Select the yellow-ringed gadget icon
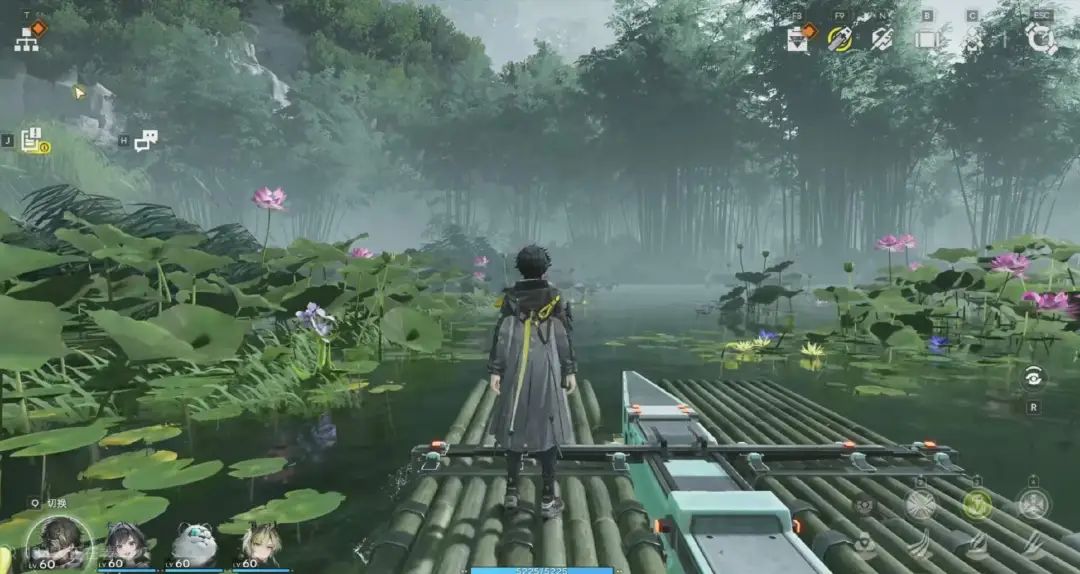Screen dimensions: 1080x574 pos(839,39)
